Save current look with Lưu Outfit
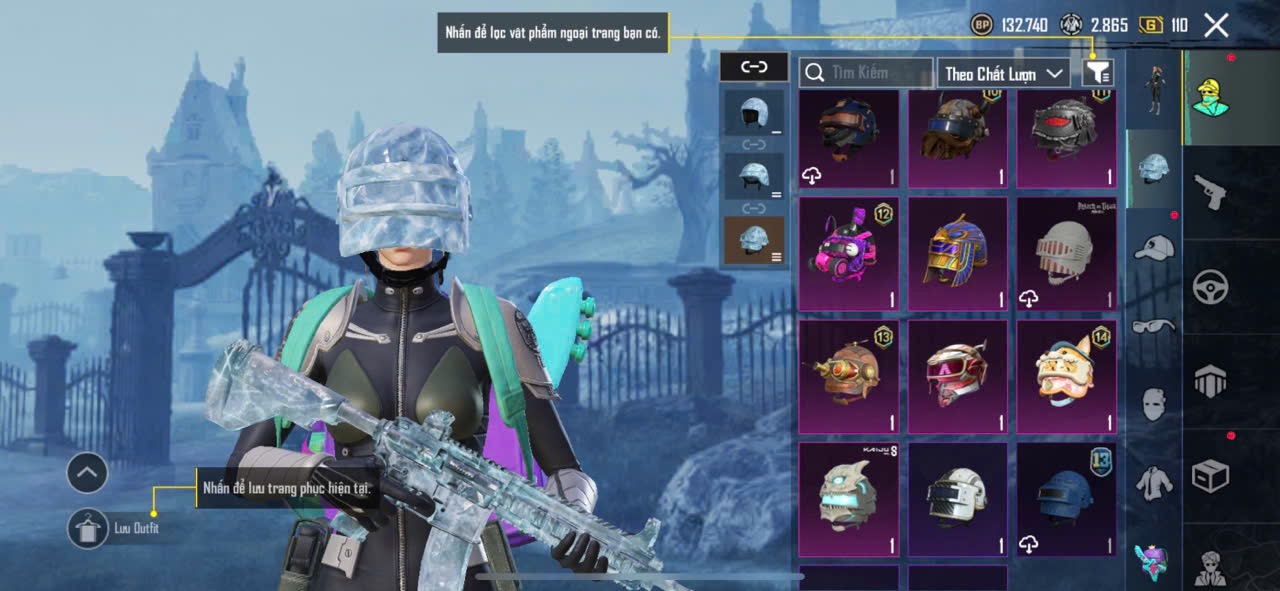1280x591 pixels. click(89, 528)
